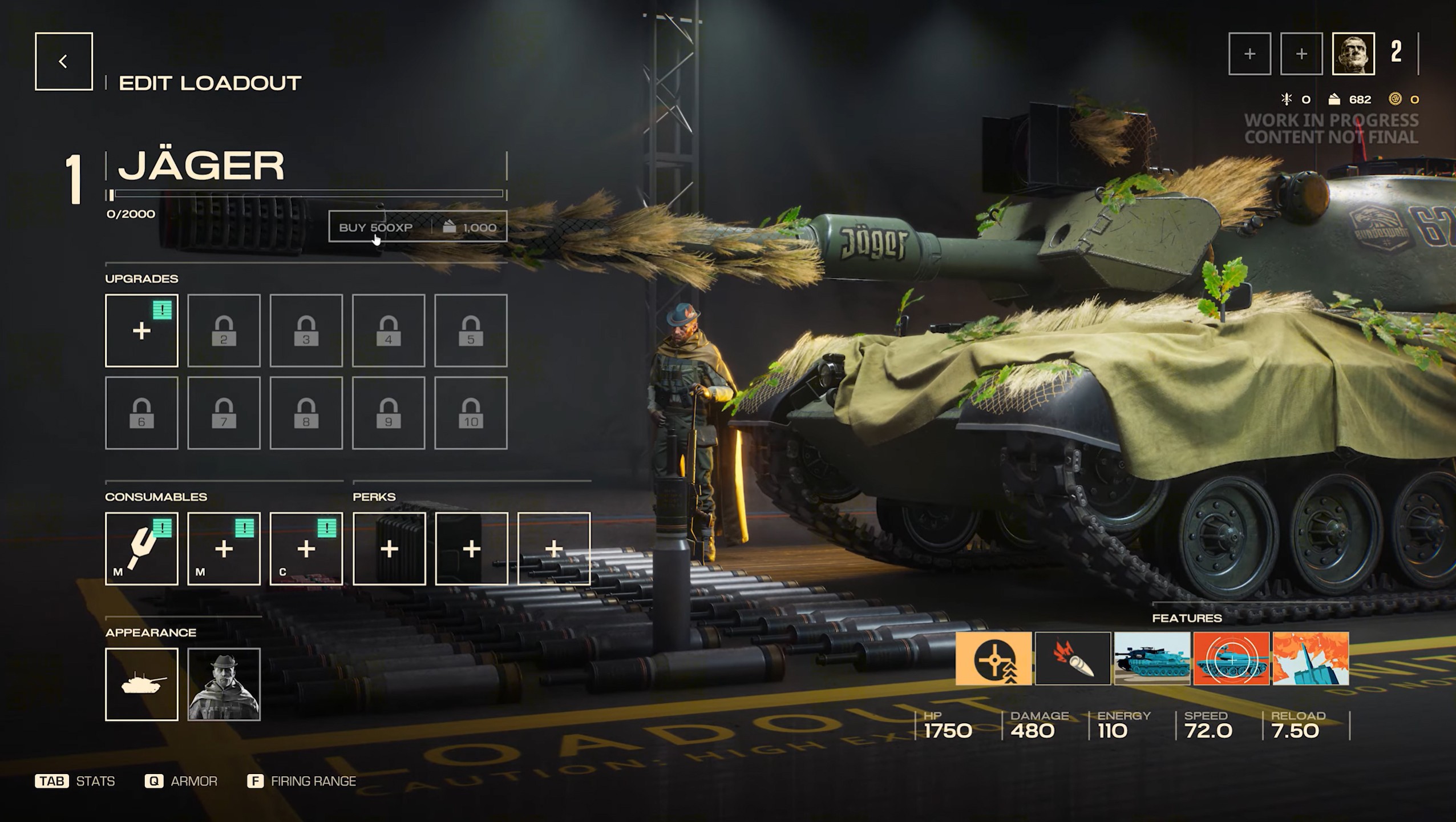Show the crosshair with chevrons feature
The width and height of the screenshot is (1456, 822).
point(993,658)
